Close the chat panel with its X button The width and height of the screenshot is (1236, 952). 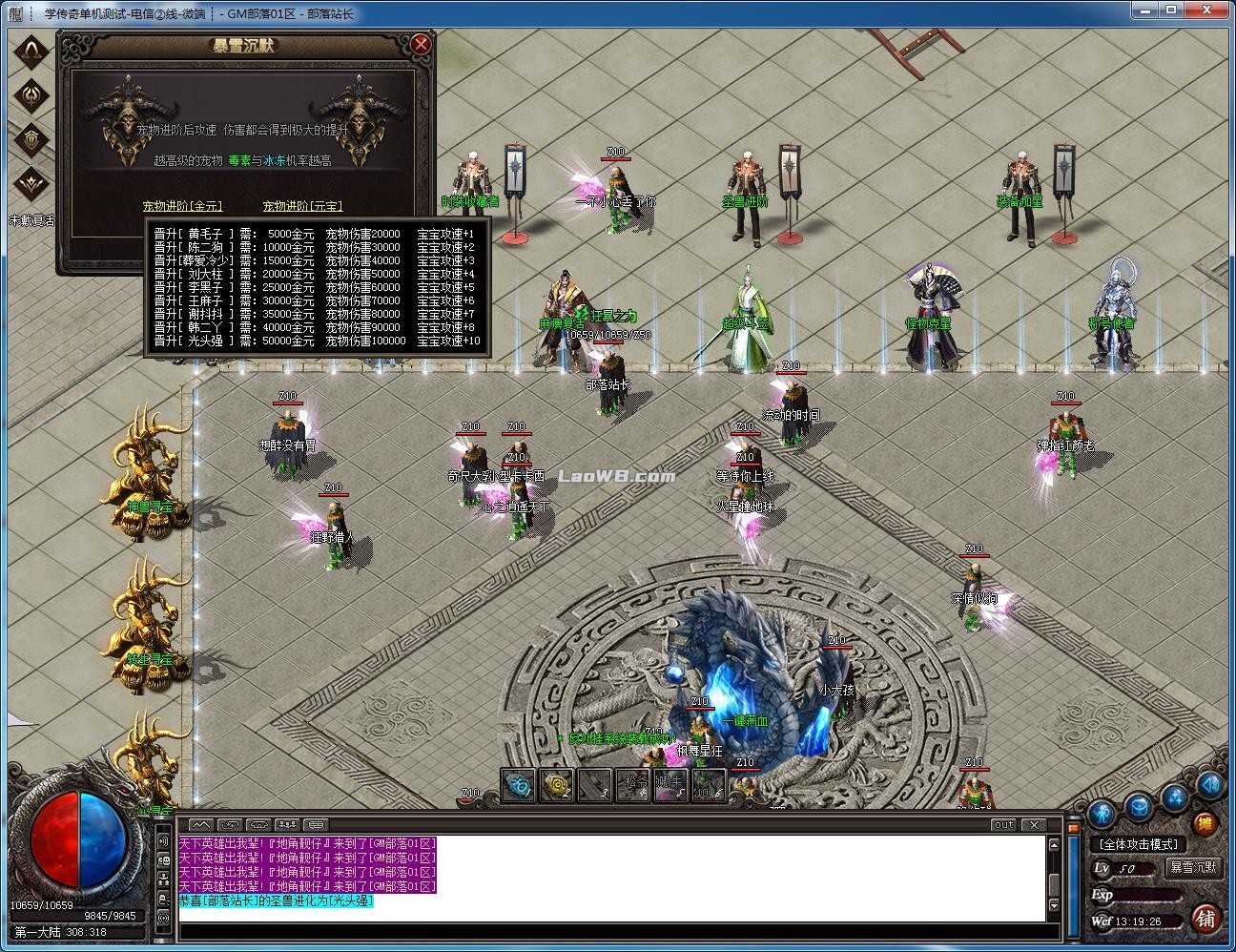(1033, 824)
